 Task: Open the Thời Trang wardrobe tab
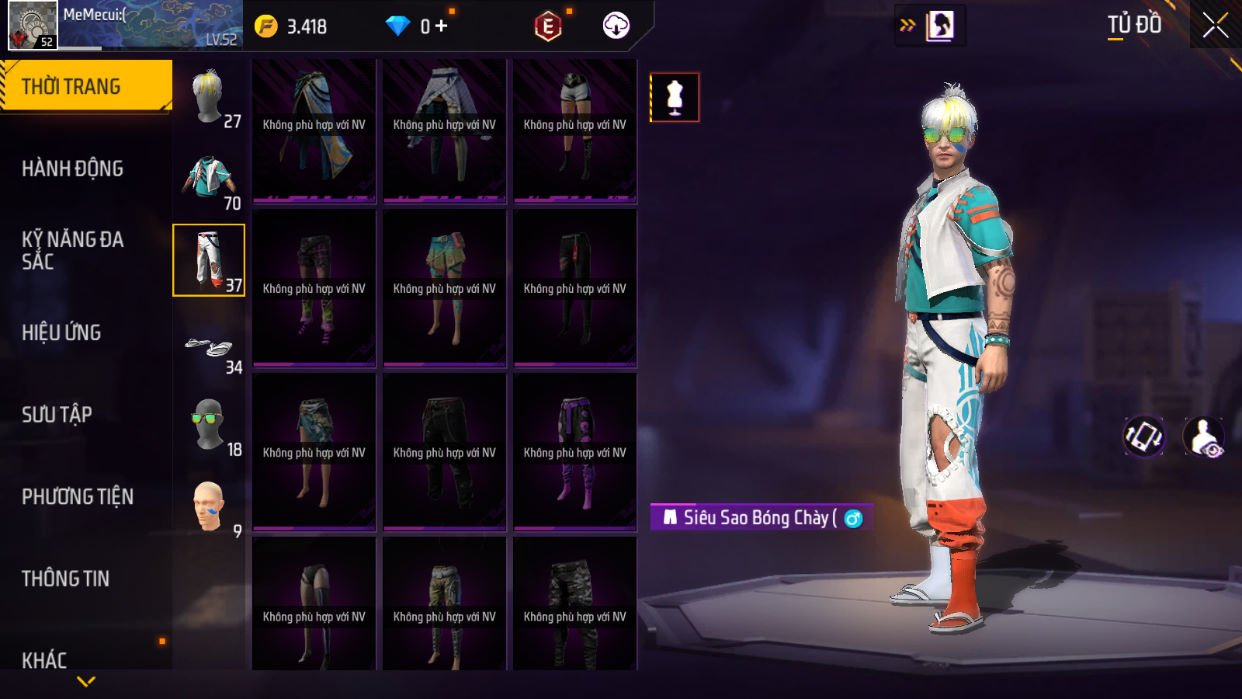(x=85, y=86)
